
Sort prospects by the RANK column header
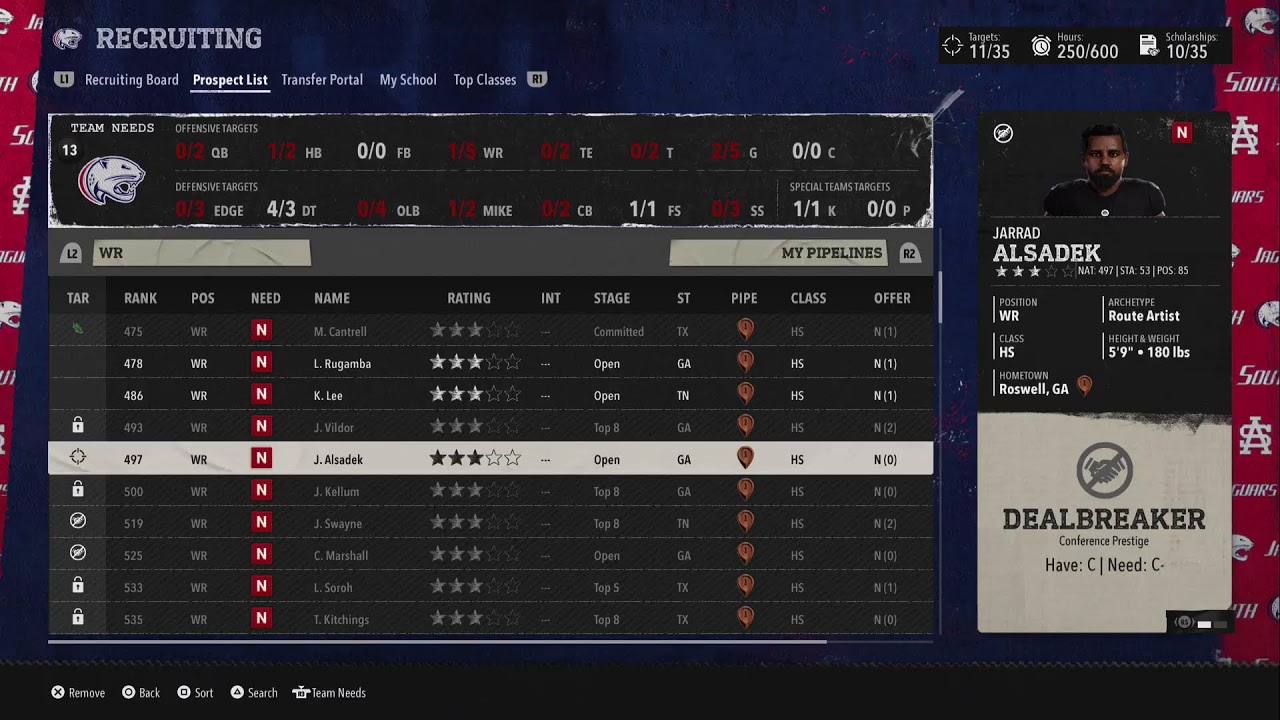[140, 298]
